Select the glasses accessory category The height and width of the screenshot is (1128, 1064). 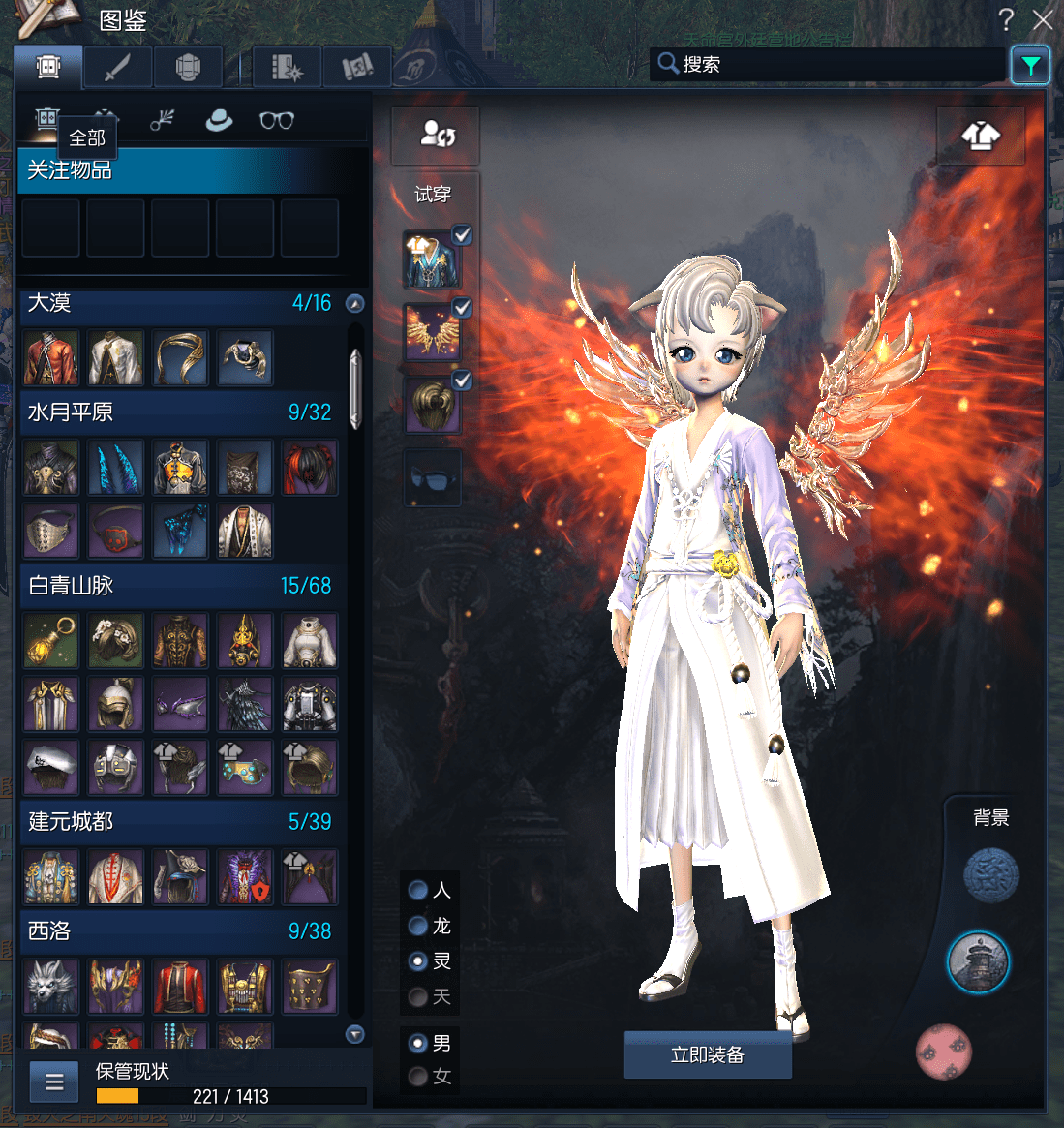[276, 120]
